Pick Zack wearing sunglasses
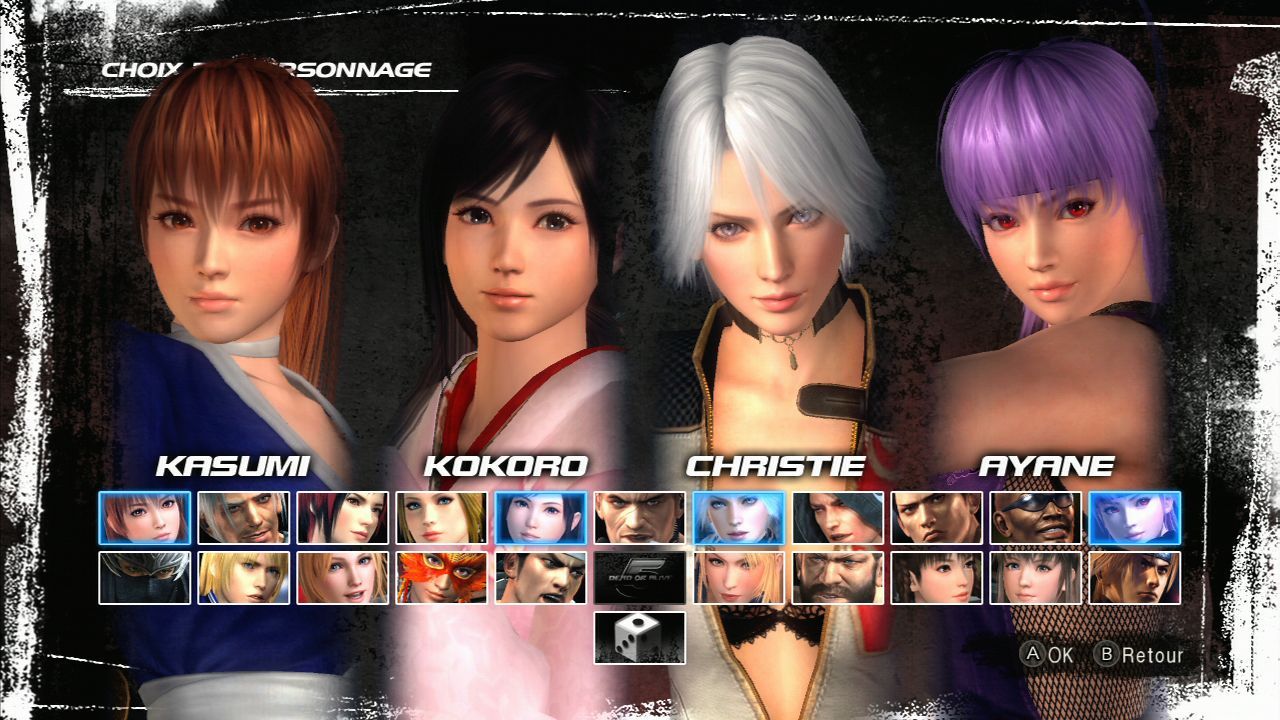 1035,517
